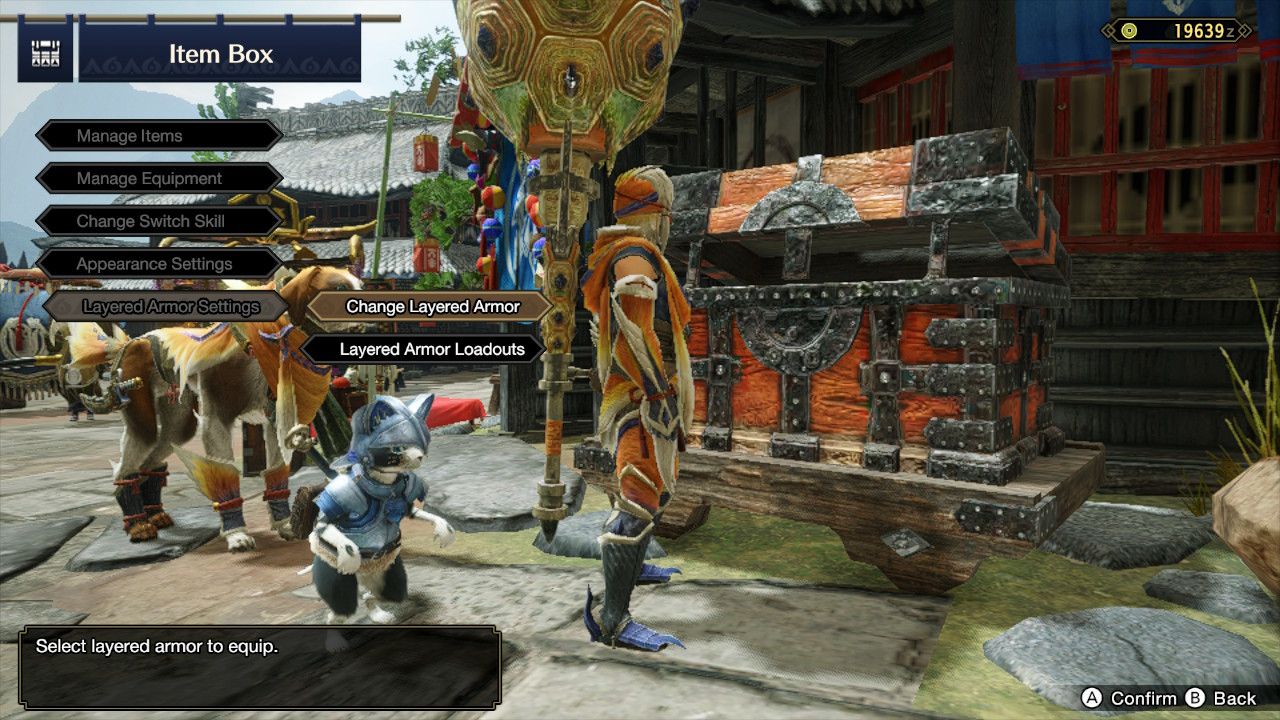
Task: Open Appearance Settings
Action: point(155,264)
